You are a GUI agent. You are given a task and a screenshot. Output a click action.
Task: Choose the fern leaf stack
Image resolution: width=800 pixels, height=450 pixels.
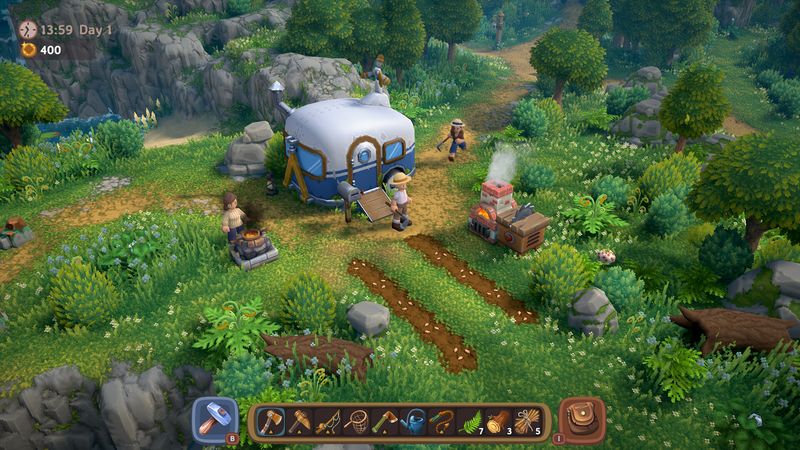pos(470,422)
